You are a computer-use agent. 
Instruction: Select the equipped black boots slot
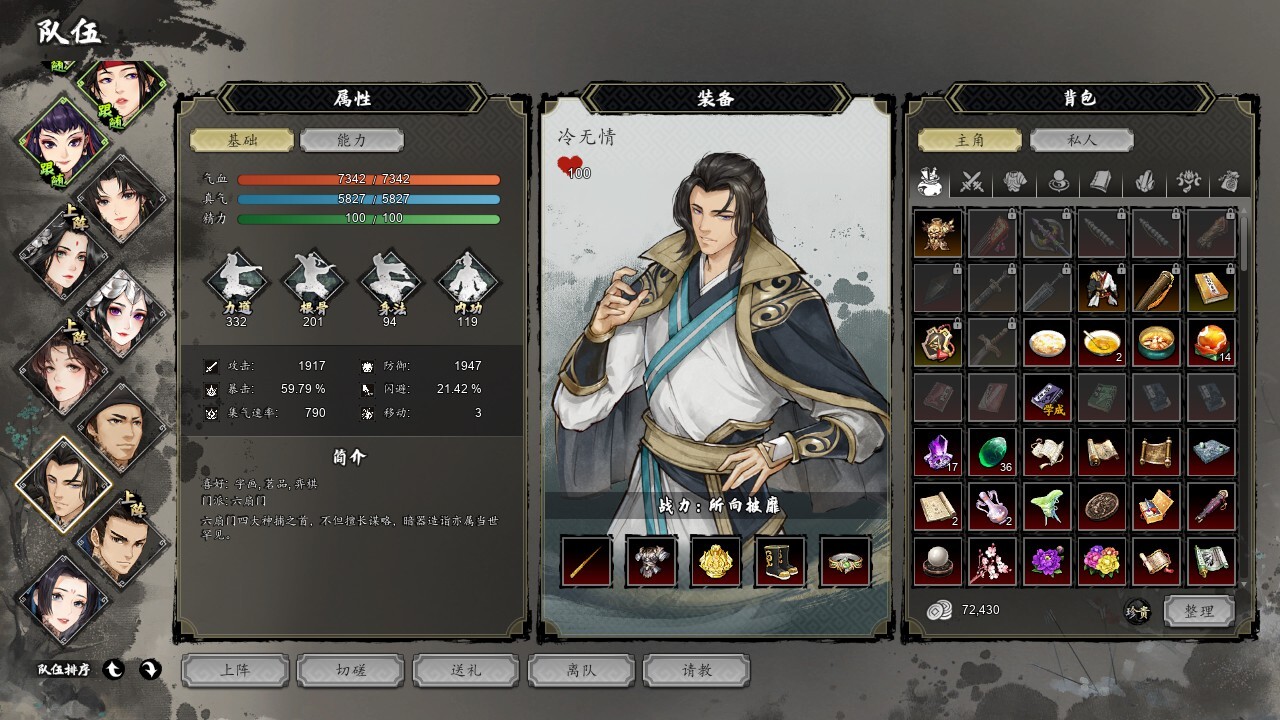[780, 561]
